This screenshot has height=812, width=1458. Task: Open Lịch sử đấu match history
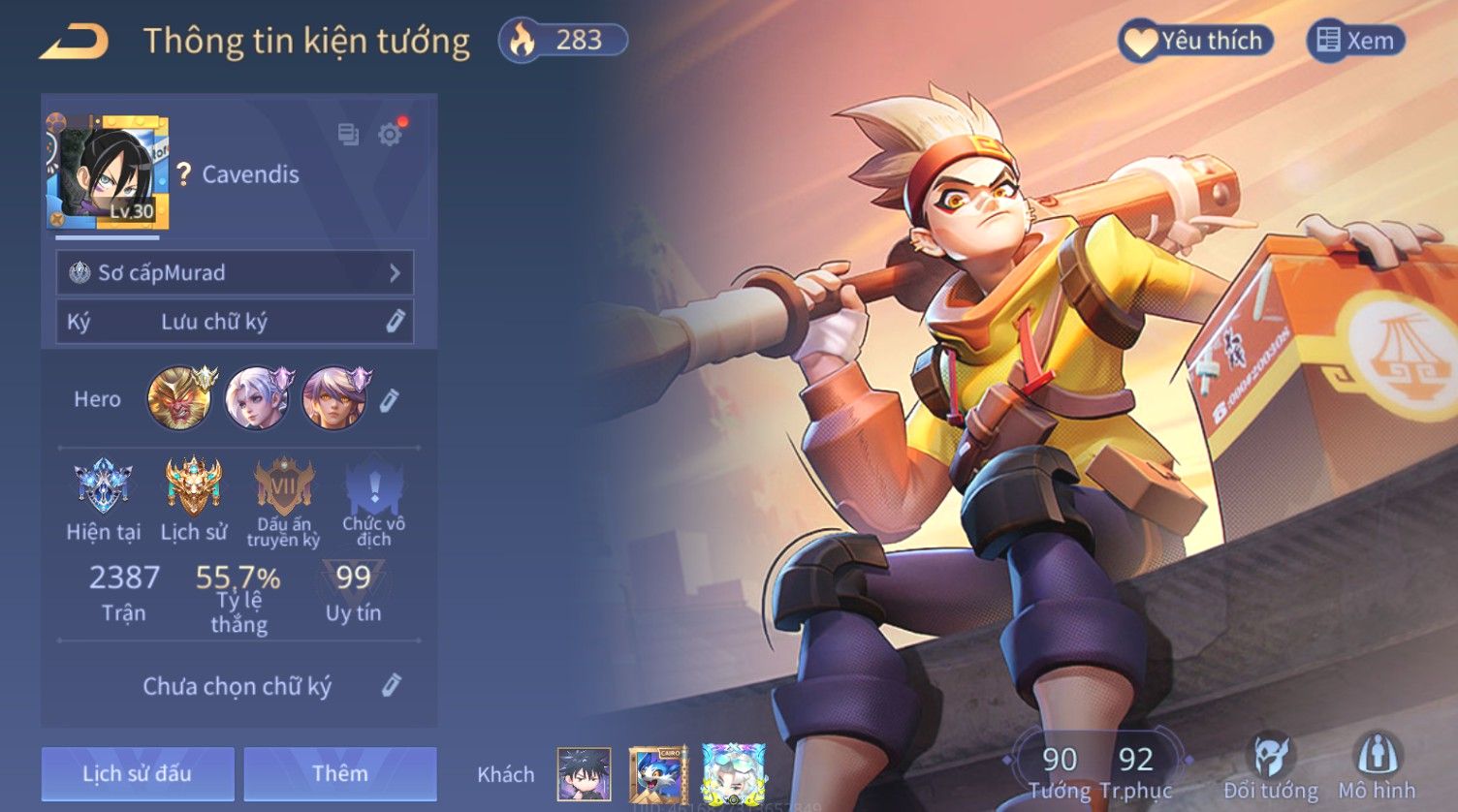click(x=137, y=773)
